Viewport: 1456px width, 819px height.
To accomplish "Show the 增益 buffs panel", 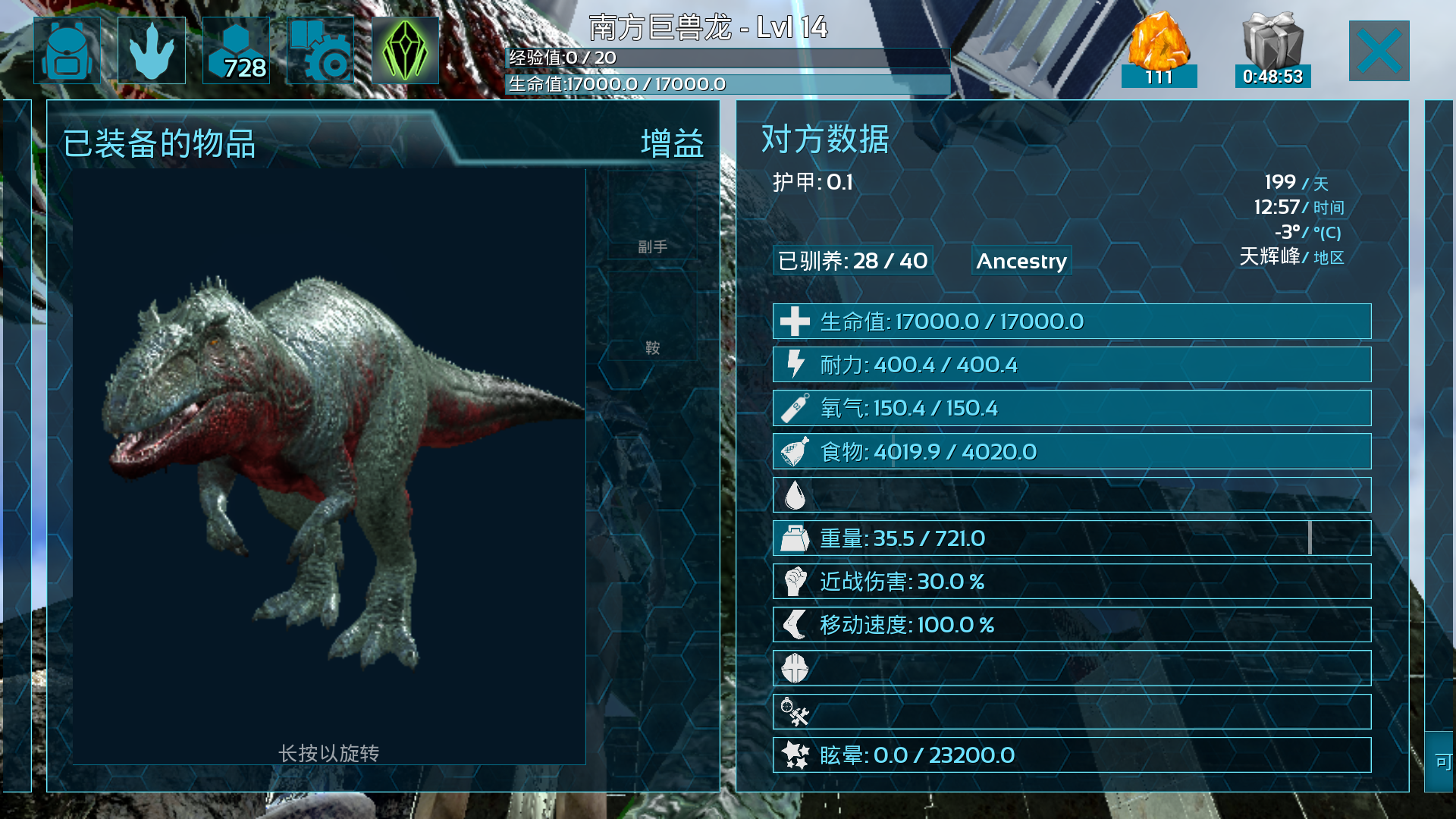I will [672, 143].
